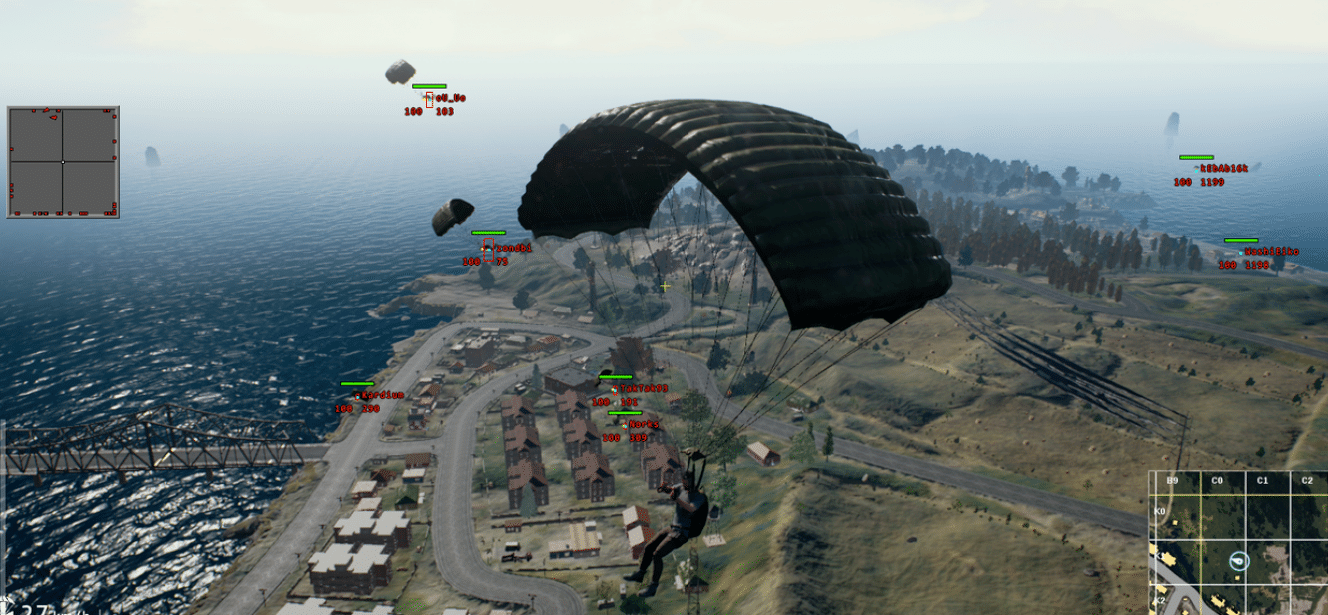1328x615 pixels.
Task: Click the gray crosshair radar panel
Action: coord(63,162)
